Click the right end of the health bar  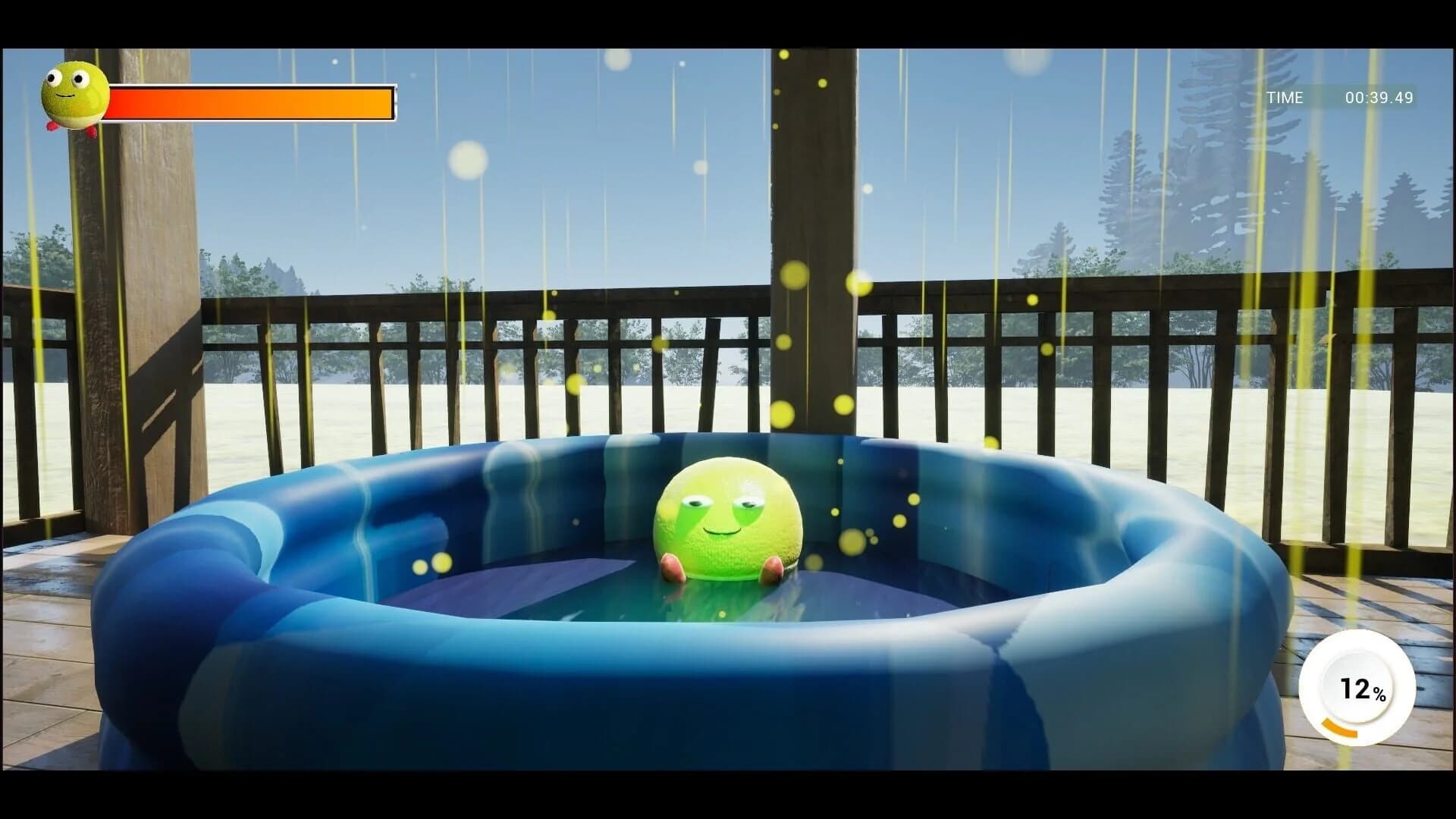tap(387, 102)
